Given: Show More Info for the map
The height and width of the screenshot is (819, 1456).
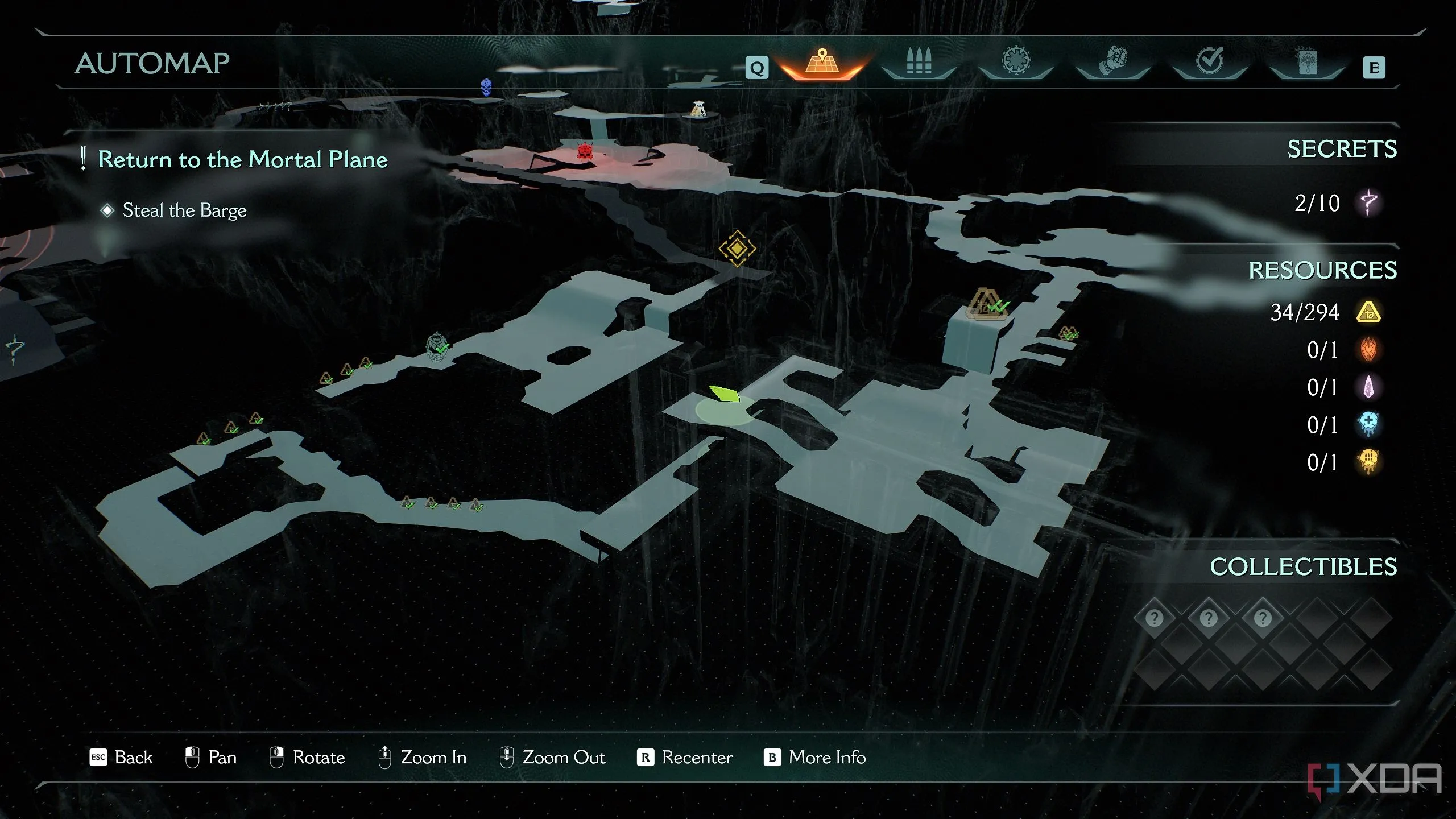Looking at the screenshot, I should [814, 758].
